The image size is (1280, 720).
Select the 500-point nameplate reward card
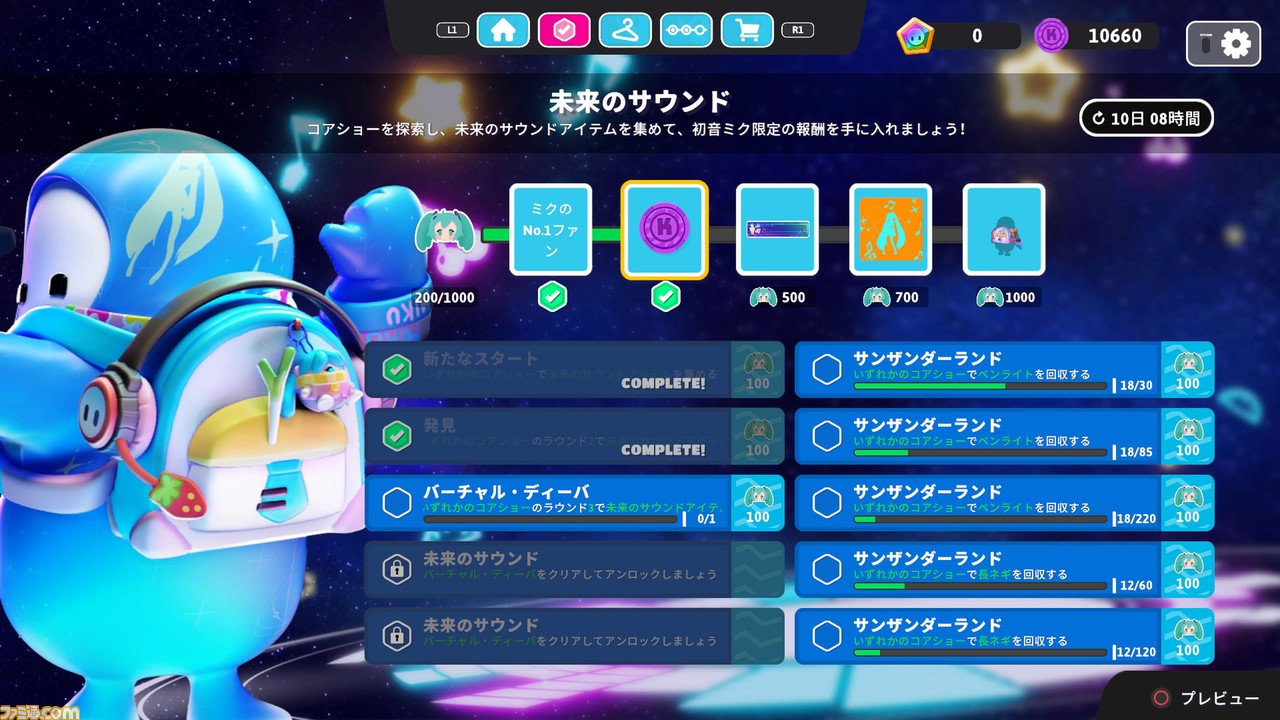778,230
